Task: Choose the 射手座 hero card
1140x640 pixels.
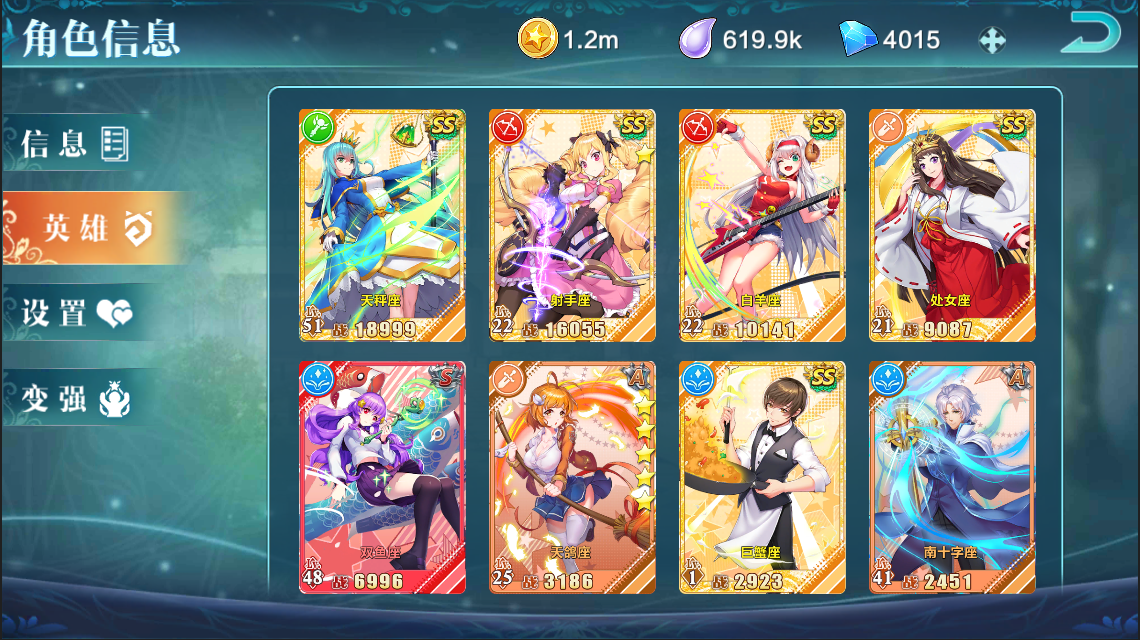Action: point(572,226)
